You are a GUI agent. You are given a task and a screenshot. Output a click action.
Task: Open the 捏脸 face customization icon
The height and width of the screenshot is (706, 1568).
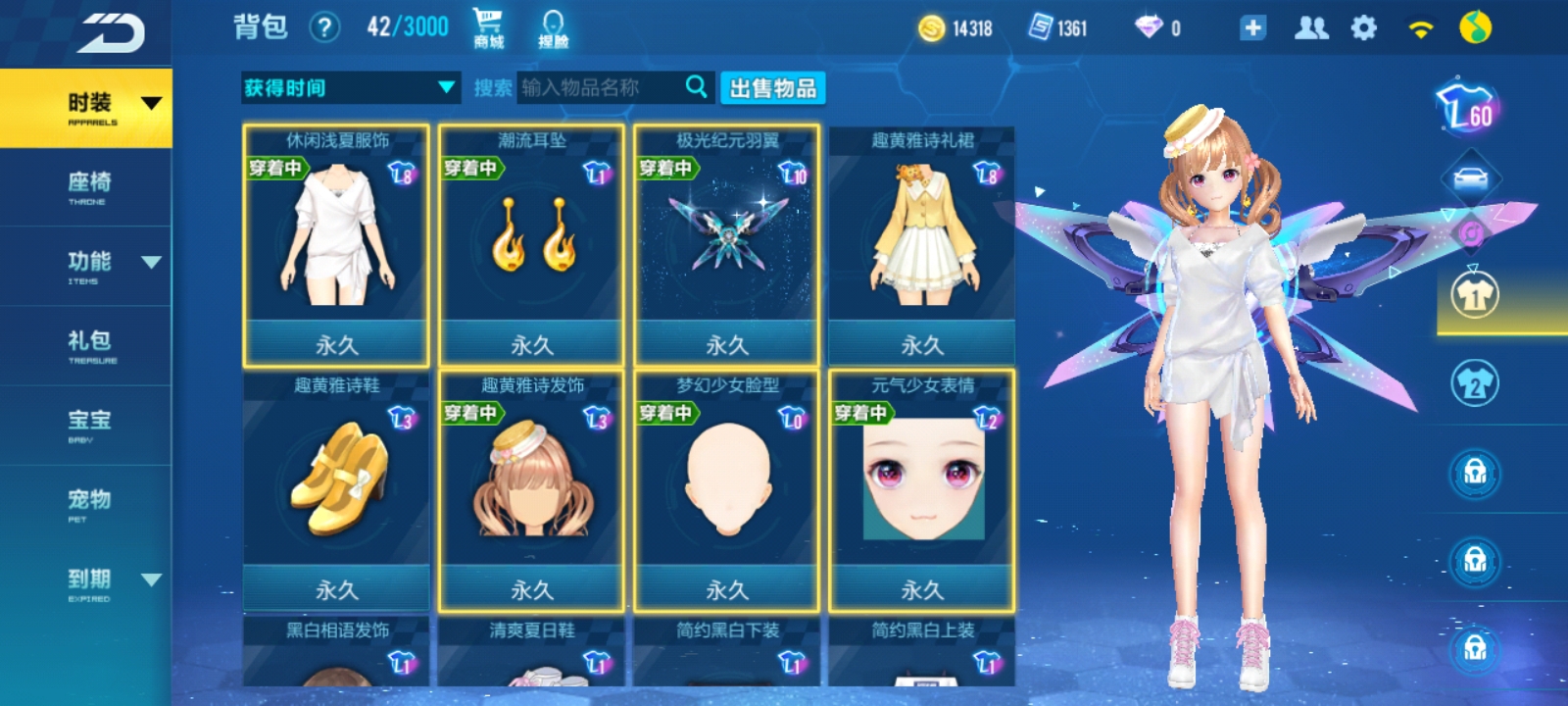tap(555, 24)
